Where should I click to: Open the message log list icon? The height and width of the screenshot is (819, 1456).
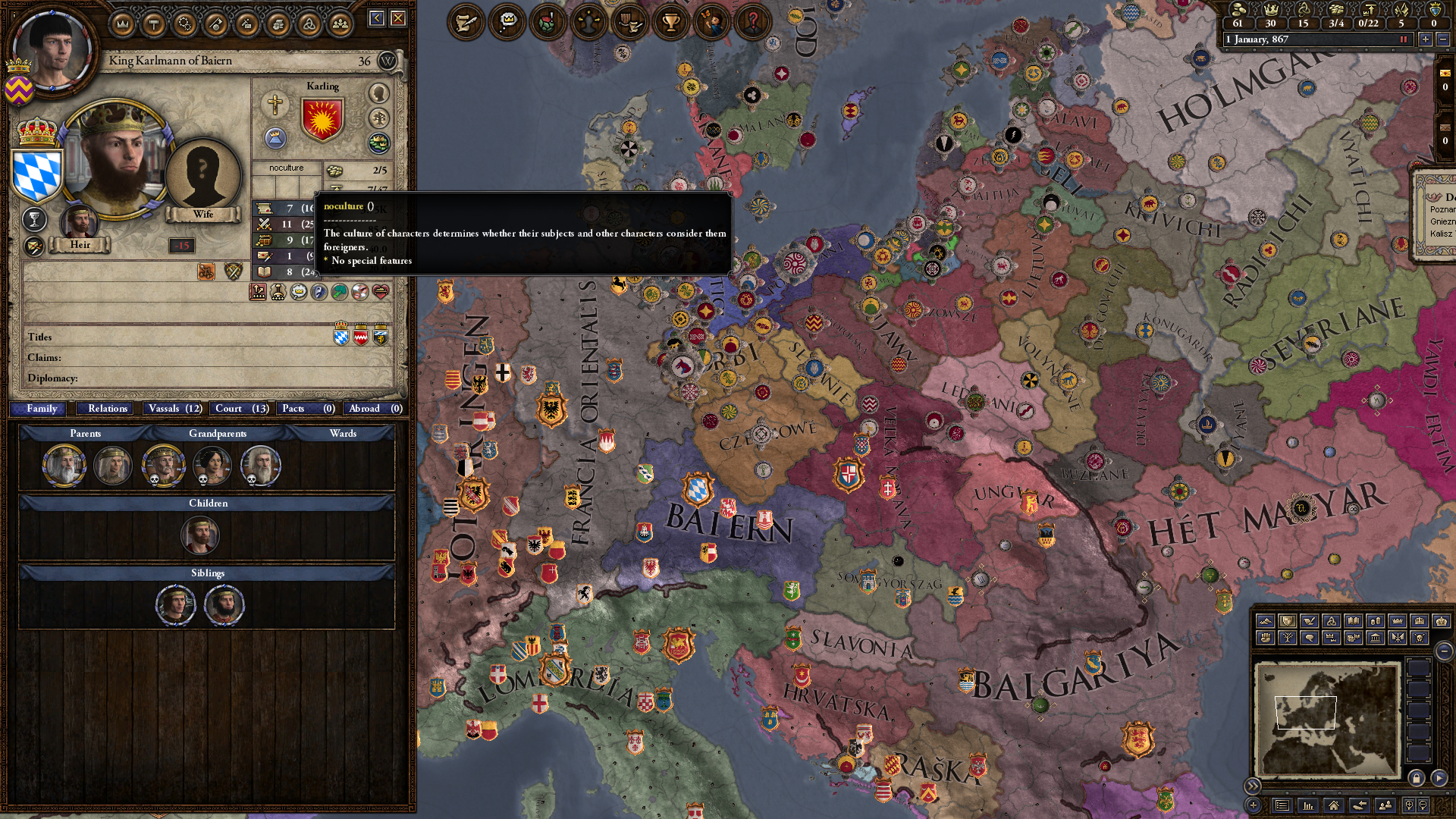(1282, 806)
